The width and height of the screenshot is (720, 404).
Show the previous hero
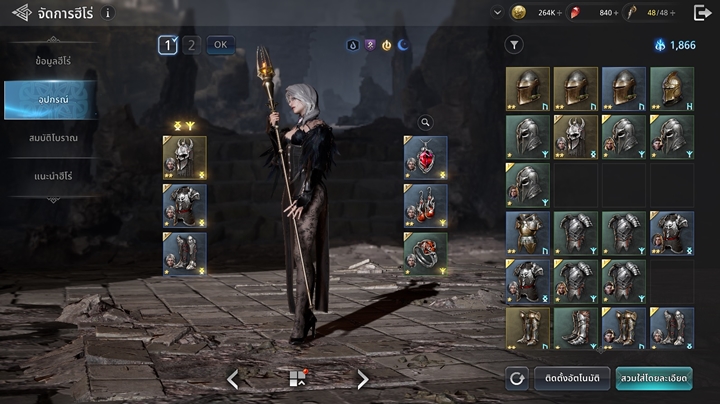click(x=233, y=379)
